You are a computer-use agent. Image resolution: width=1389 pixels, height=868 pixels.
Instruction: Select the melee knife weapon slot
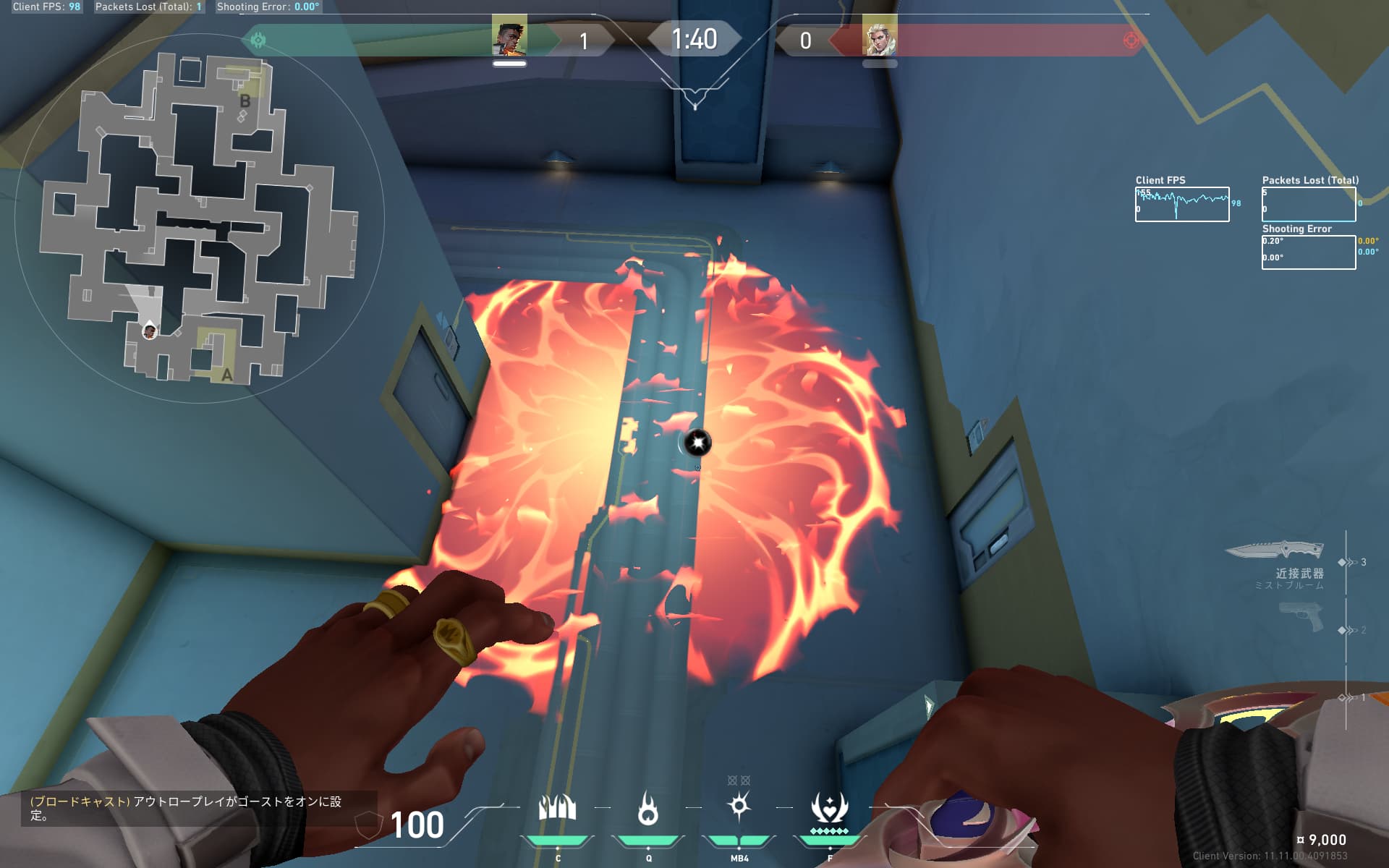(1276, 551)
